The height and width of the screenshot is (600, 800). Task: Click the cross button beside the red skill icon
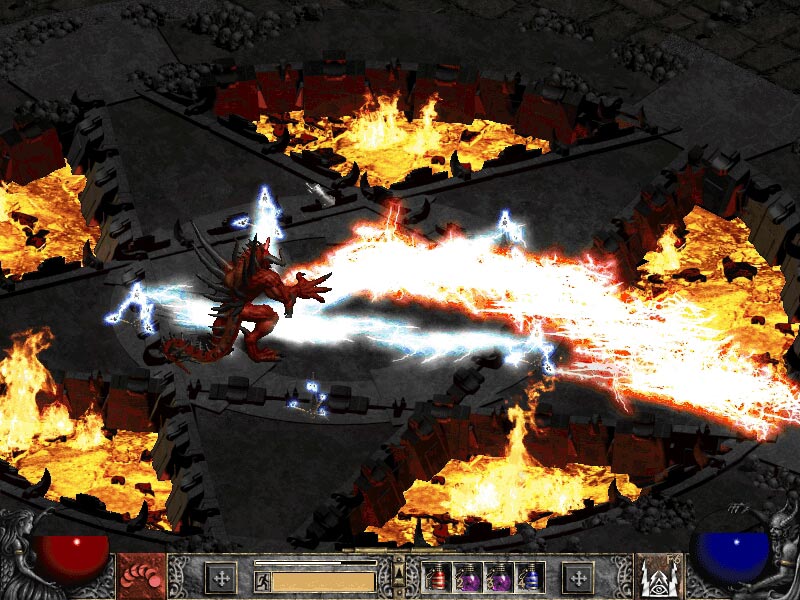coord(220,577)
